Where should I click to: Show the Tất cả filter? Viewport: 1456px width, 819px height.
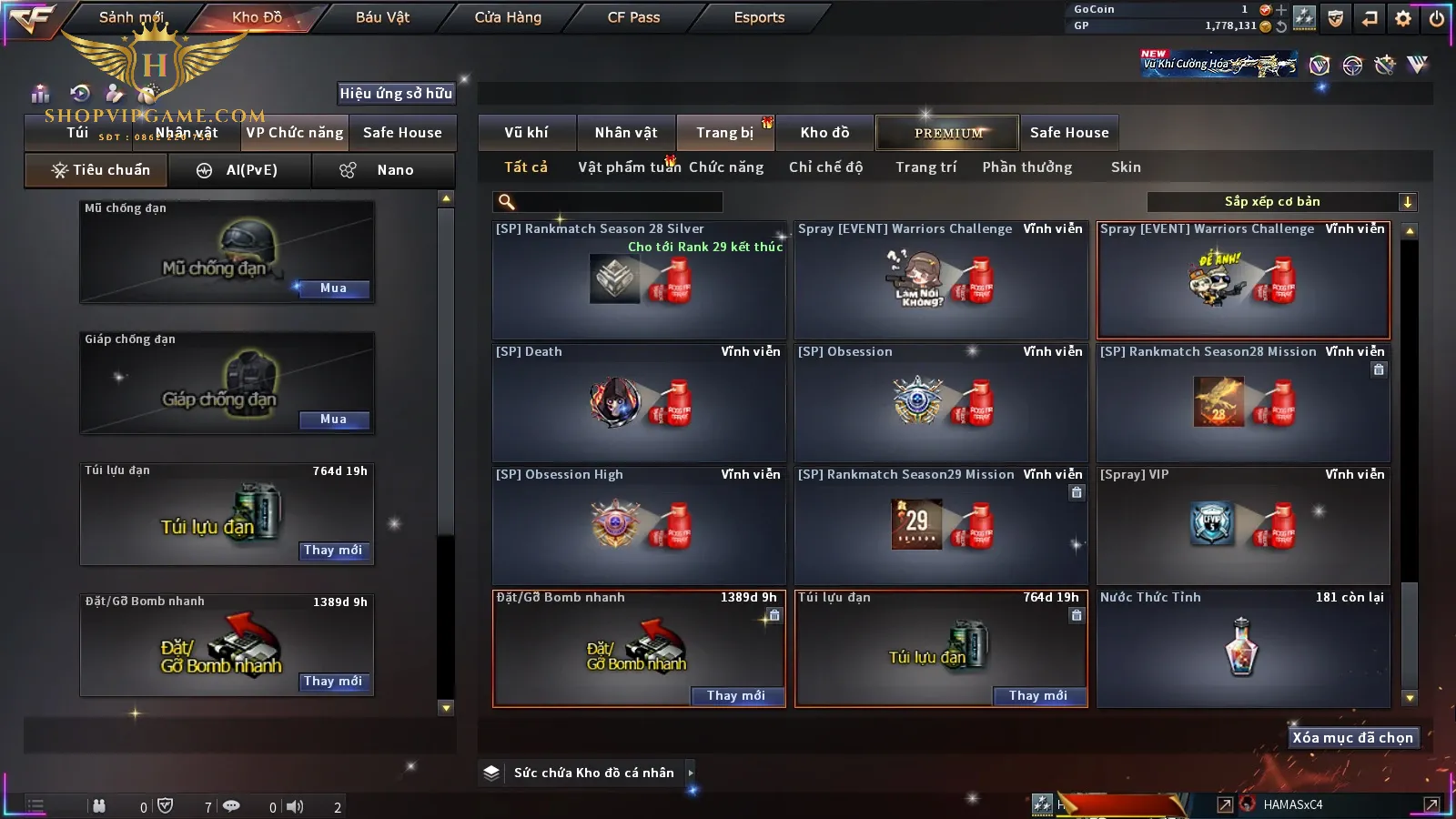(x=526, y=167)
